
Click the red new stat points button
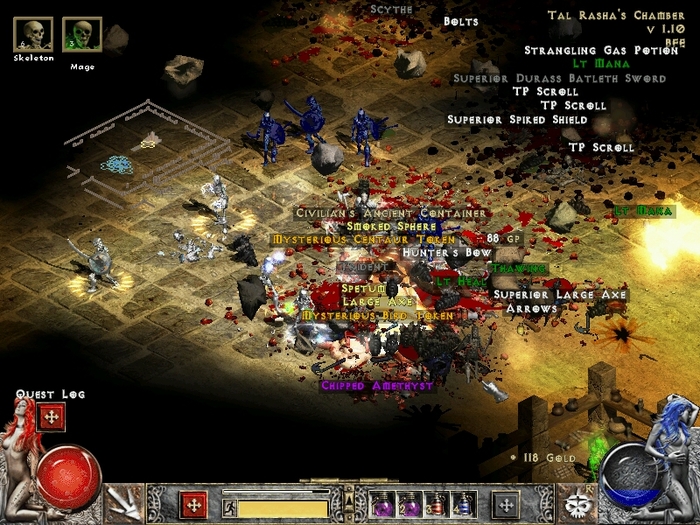click(195, 504)
